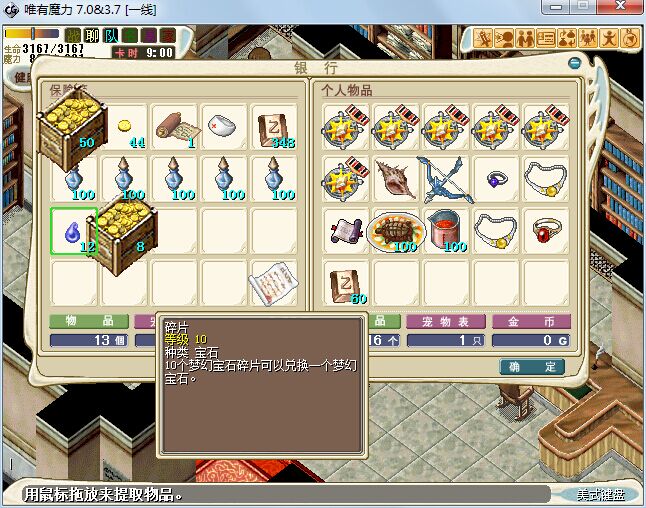Select the 物品 items tab in the safe

[x=89, y=322]
